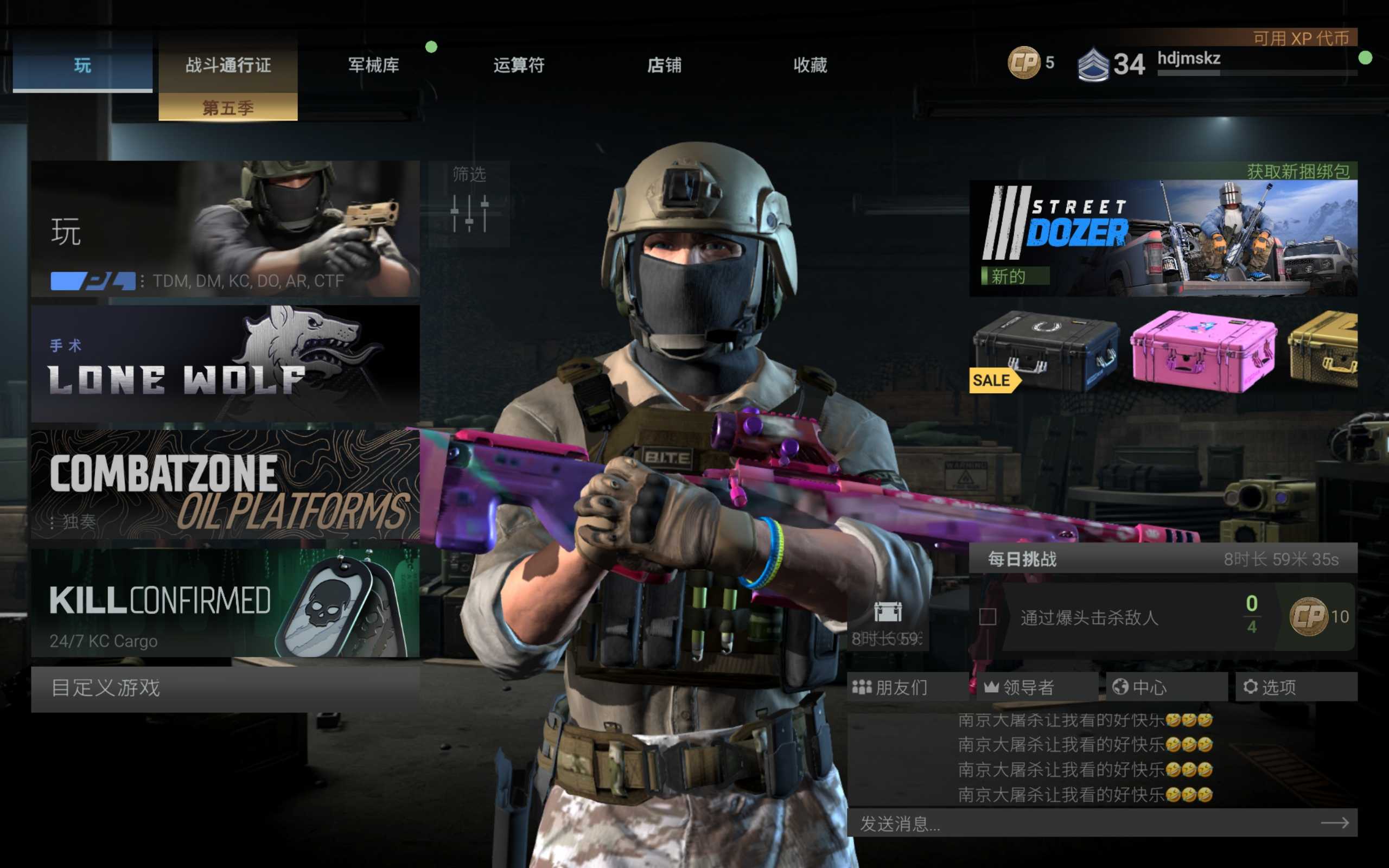This screenshot has height=868, width=1389.
Task: Pick the Kill Confirmed 24/7 KC Cargo playlist
Action: [x=225, y=603]
